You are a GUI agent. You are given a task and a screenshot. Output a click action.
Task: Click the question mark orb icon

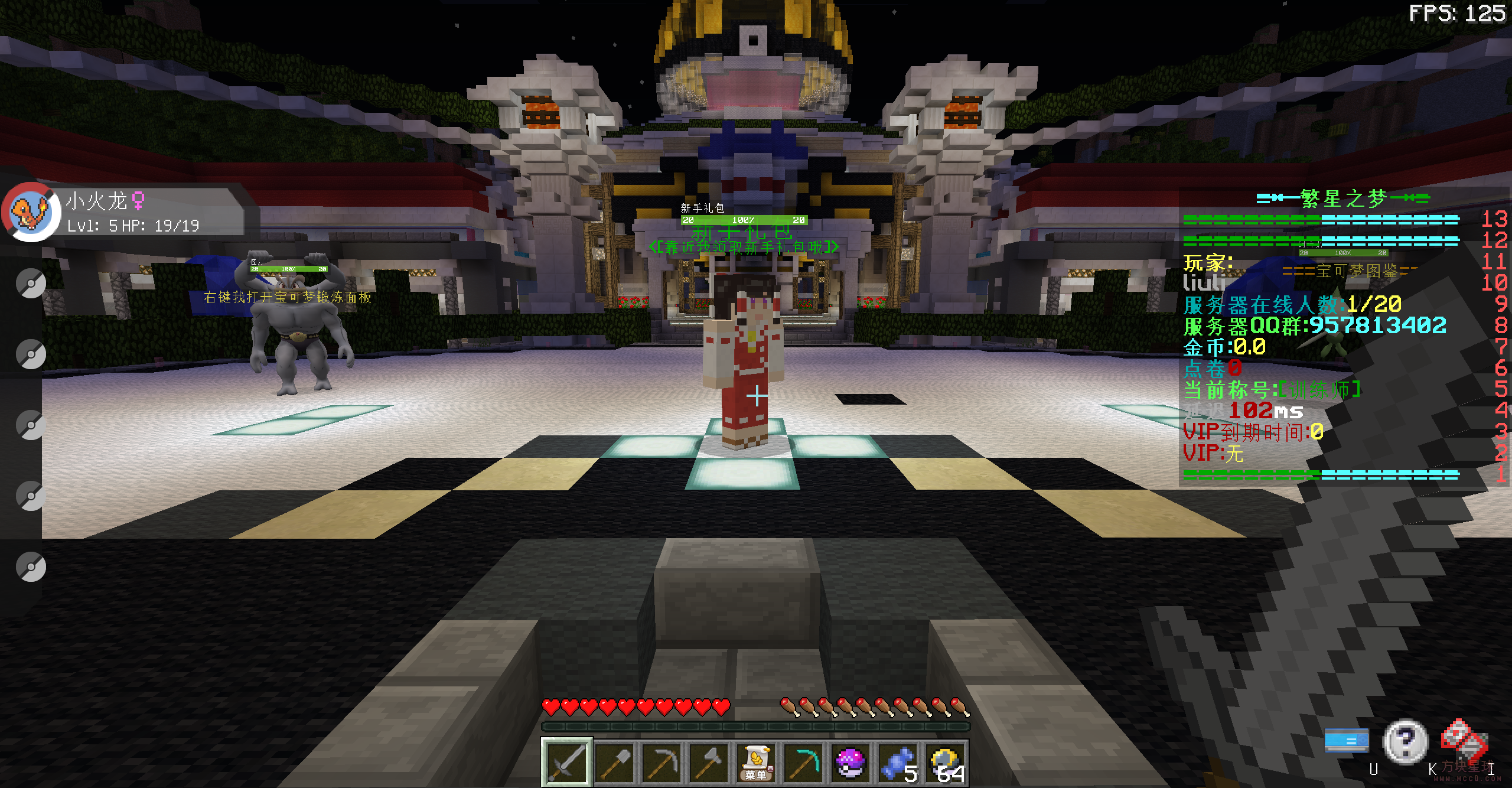pyautogui.click(x=1406, y=741)
